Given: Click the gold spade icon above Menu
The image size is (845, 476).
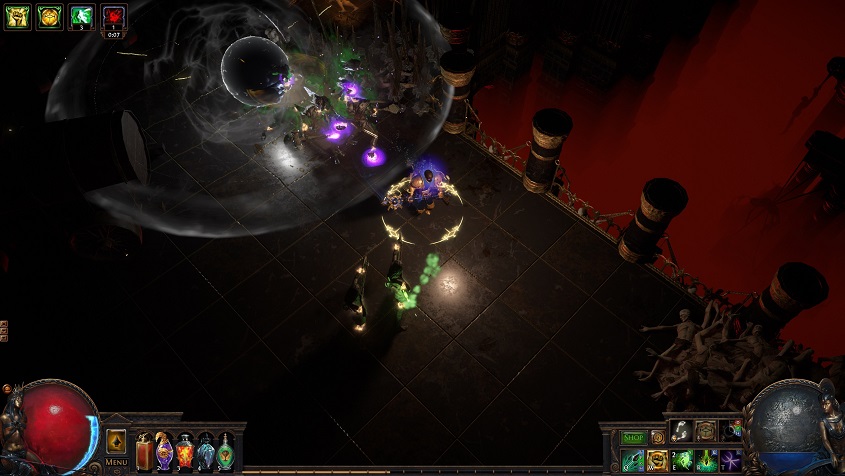Looking at the screenshot, I should tap(116, 441).
